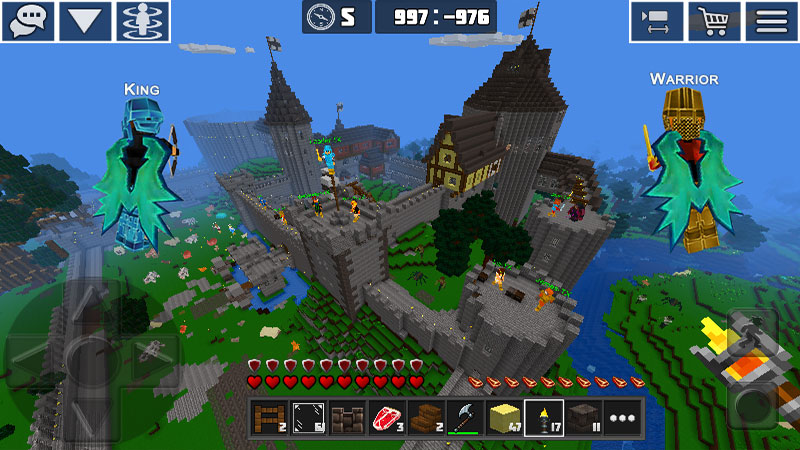Open the shopping cart store
Screen dimensions: 800x450
[714, 21]
